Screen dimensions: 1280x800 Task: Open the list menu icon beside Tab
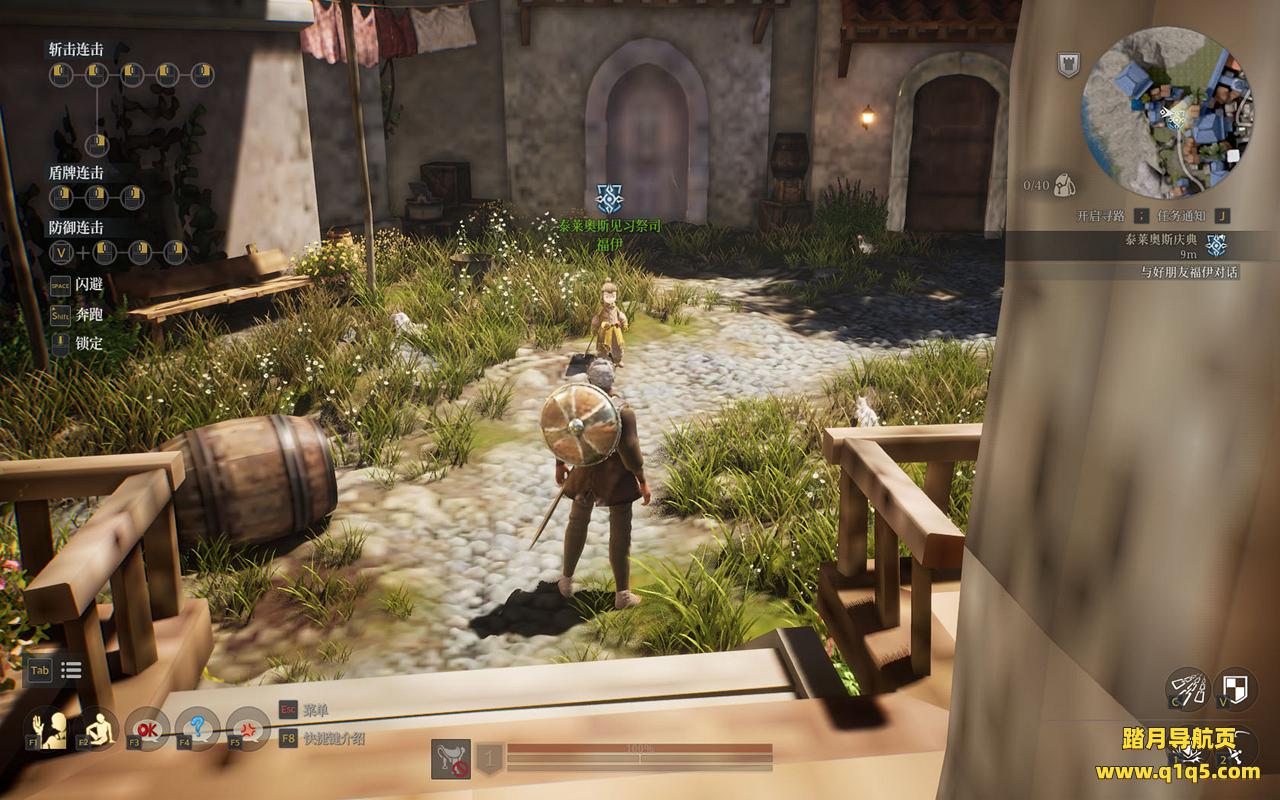click(71, 670)
